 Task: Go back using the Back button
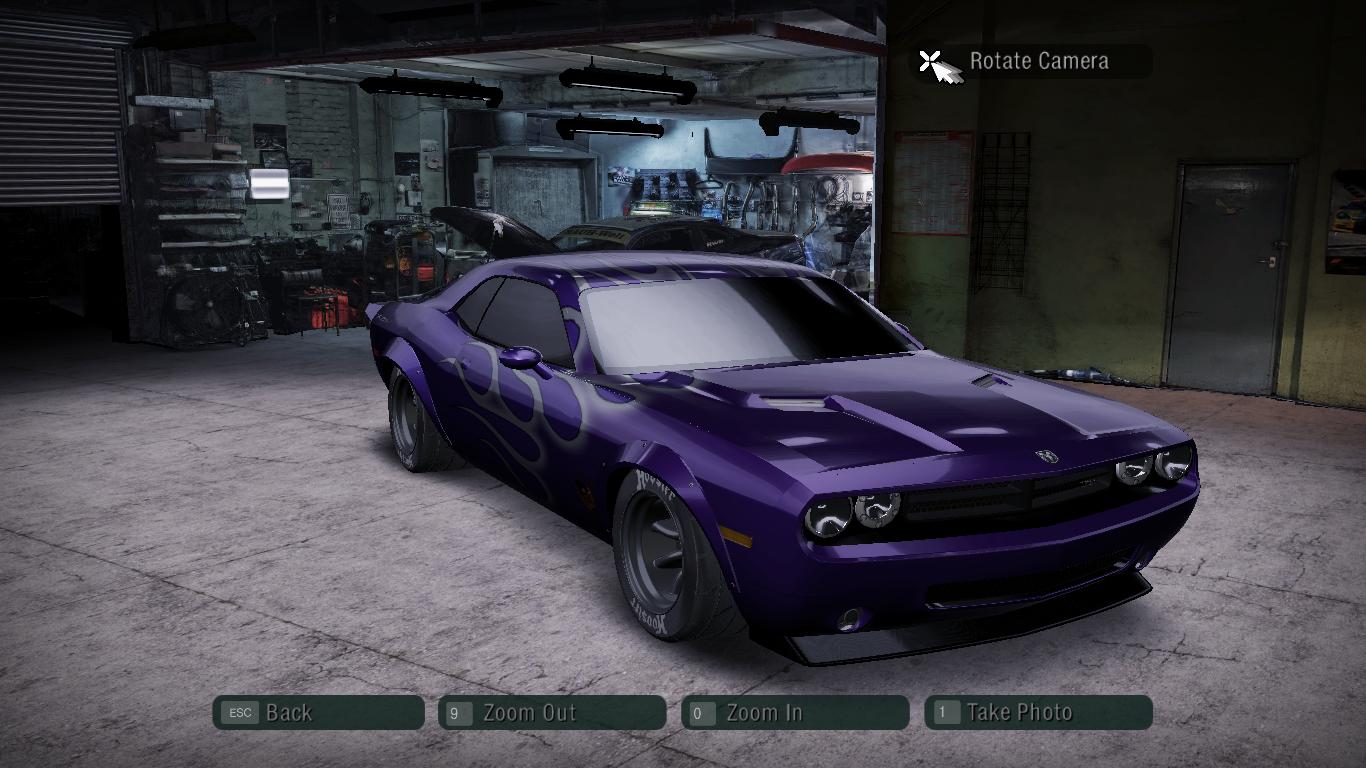pos(318,713)
